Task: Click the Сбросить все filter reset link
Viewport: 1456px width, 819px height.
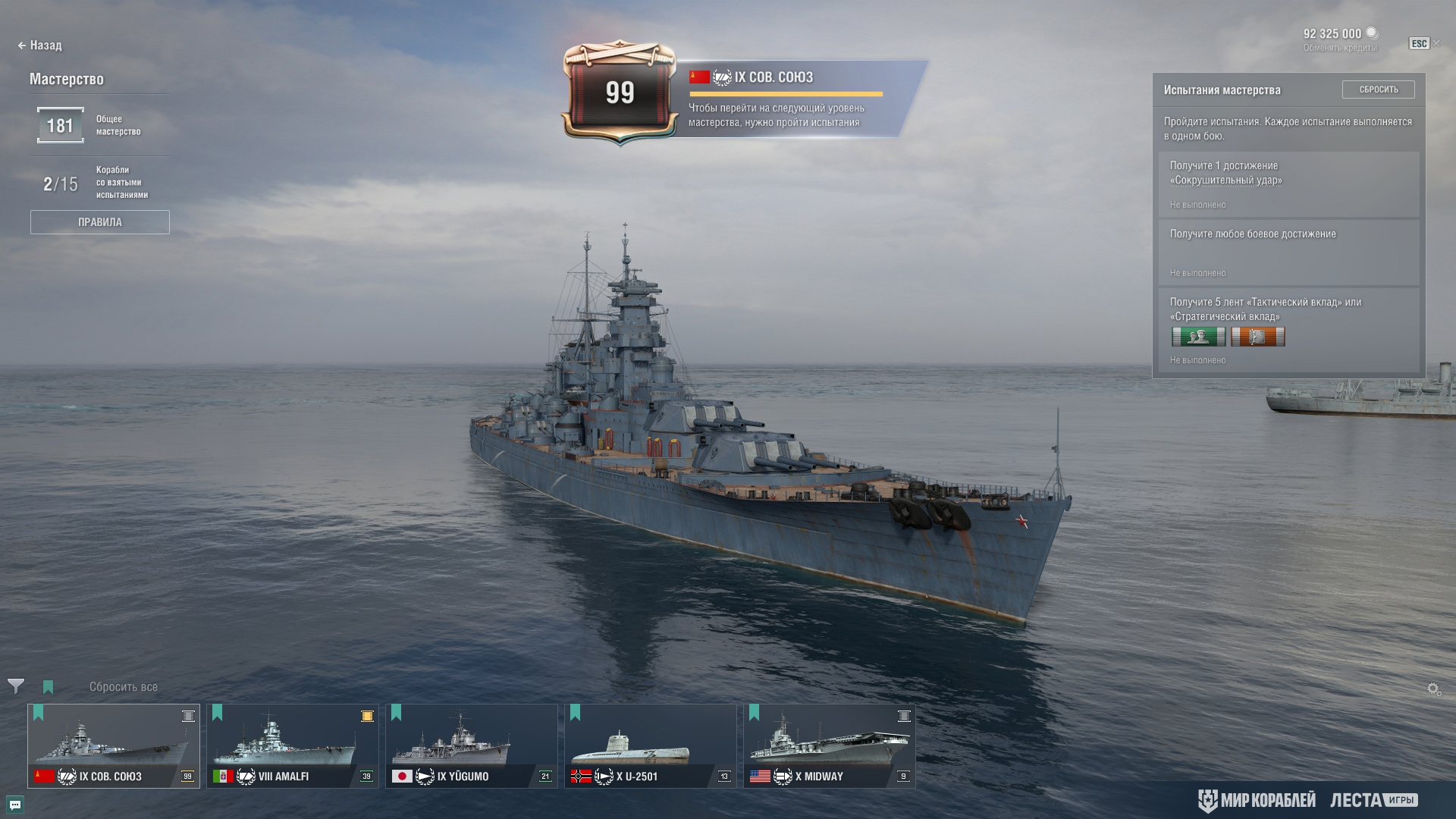Action: (124, 687)
